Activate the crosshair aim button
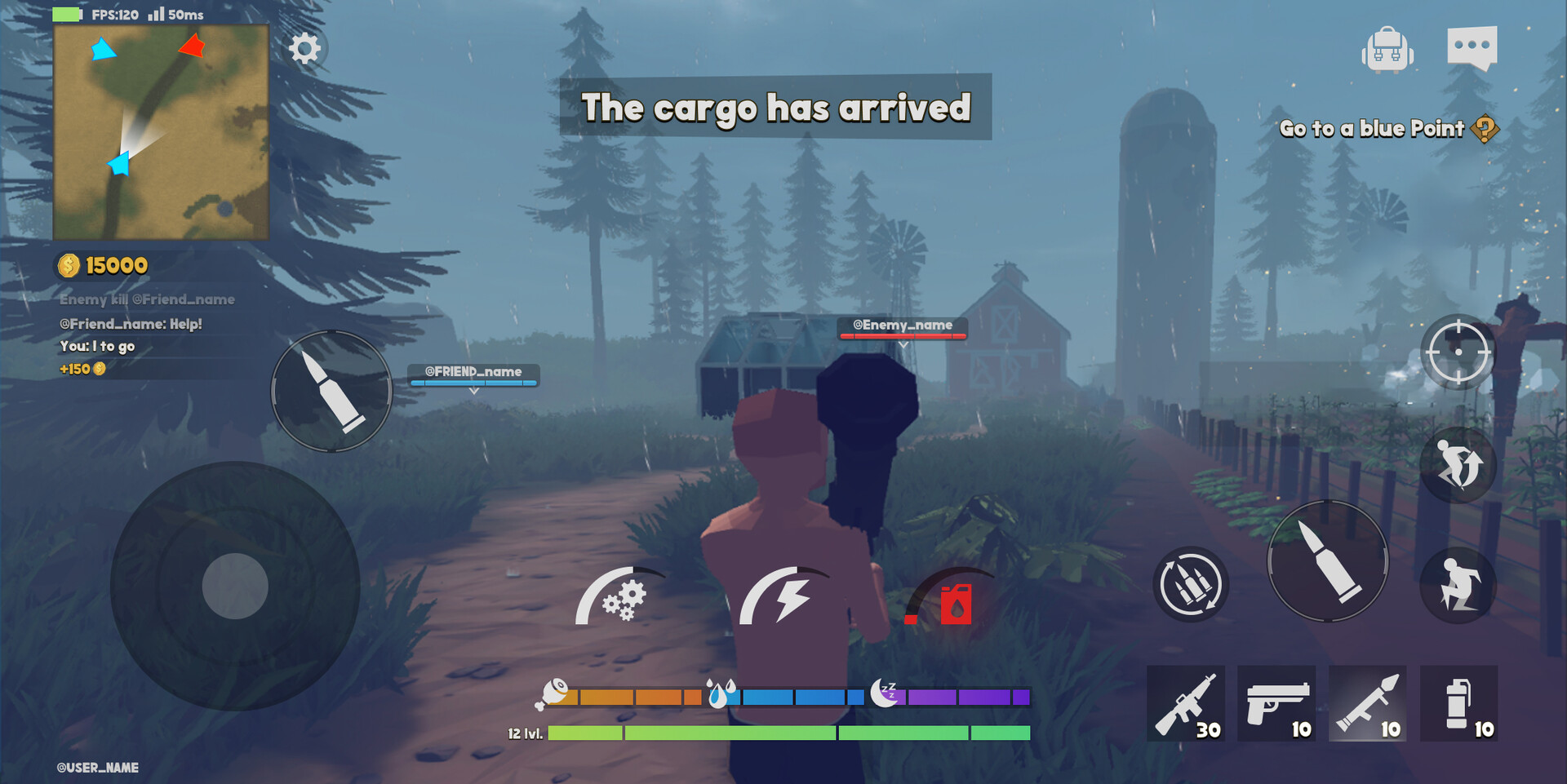 pyautogui.click(x=1458, y=352)
